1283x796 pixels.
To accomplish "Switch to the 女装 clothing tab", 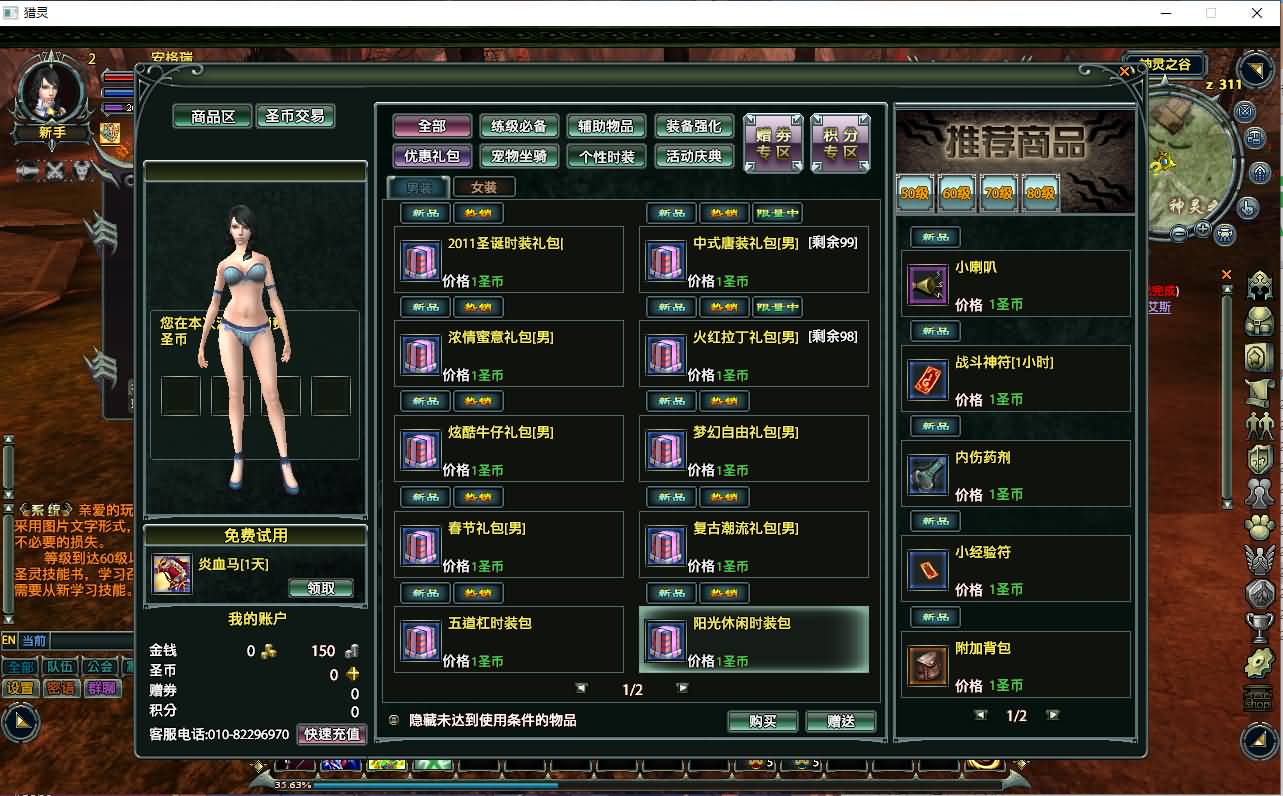I will 486,186.
